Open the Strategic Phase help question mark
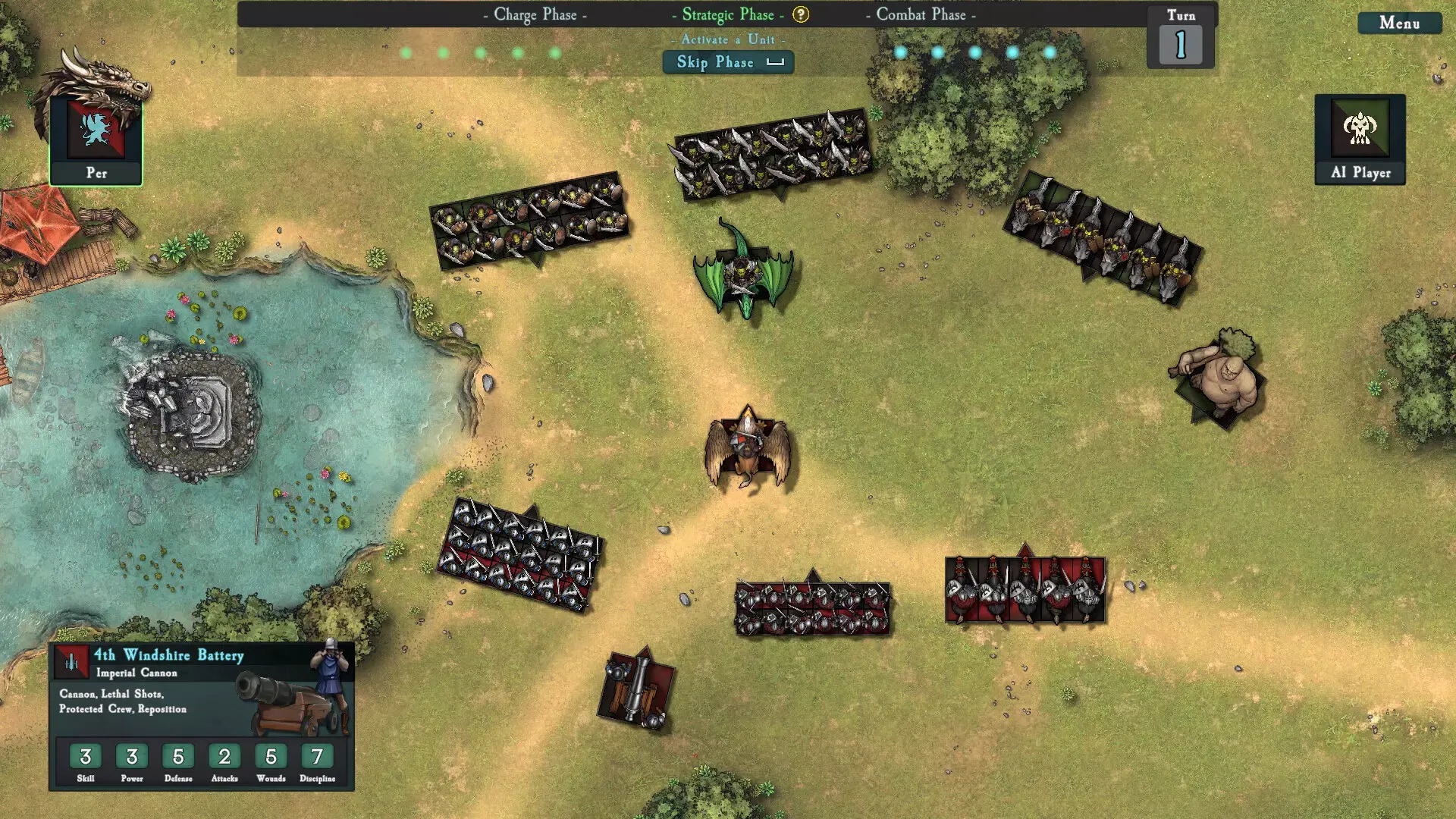This screenshot has width=1456, height=819. (x=801, y=14)
